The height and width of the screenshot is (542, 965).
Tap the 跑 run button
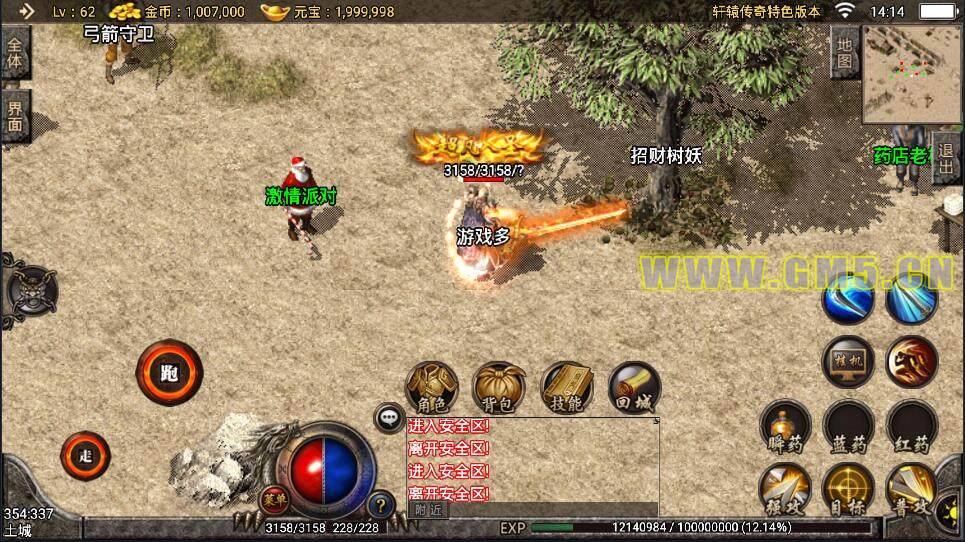click(169, 373)
